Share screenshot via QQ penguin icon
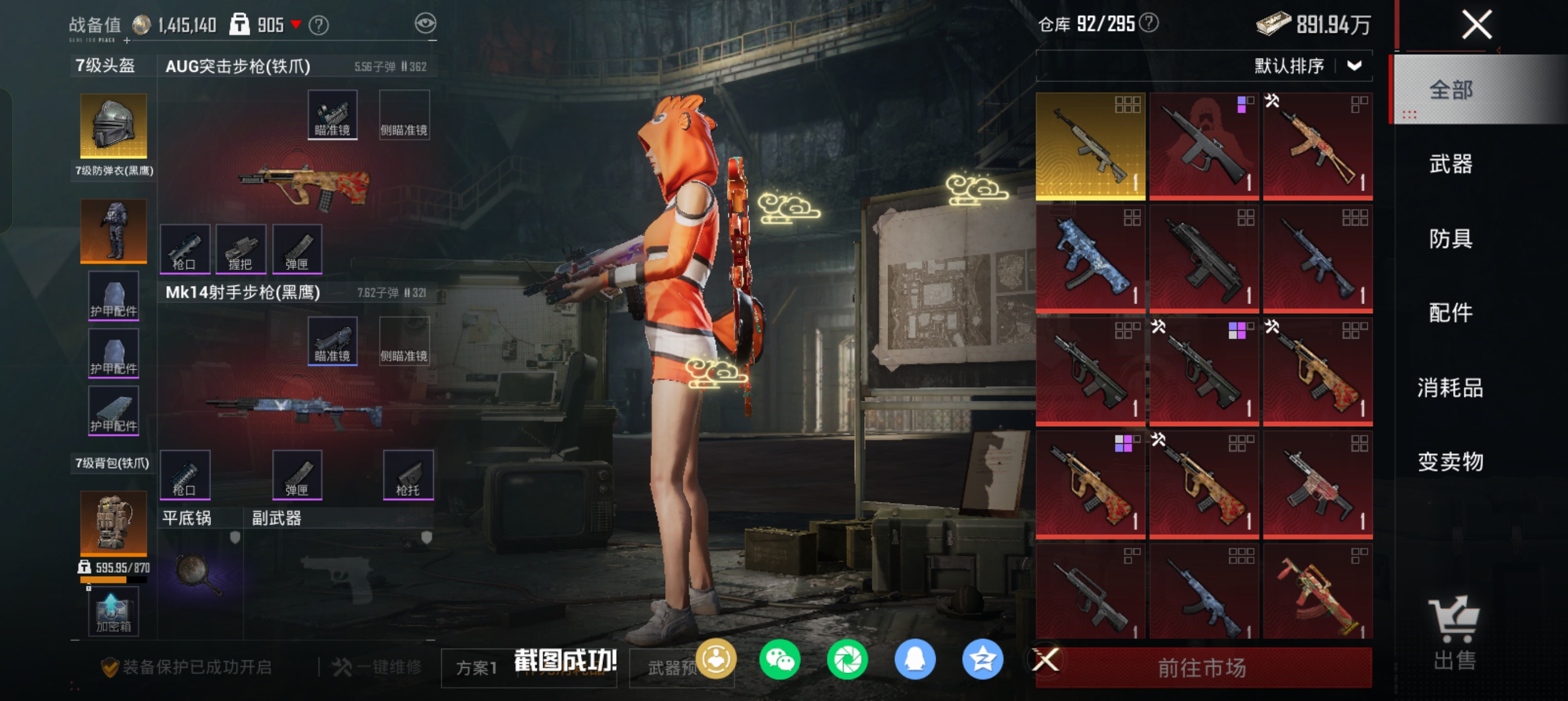Screen dimensions: 1568x701 pos(915,660)
